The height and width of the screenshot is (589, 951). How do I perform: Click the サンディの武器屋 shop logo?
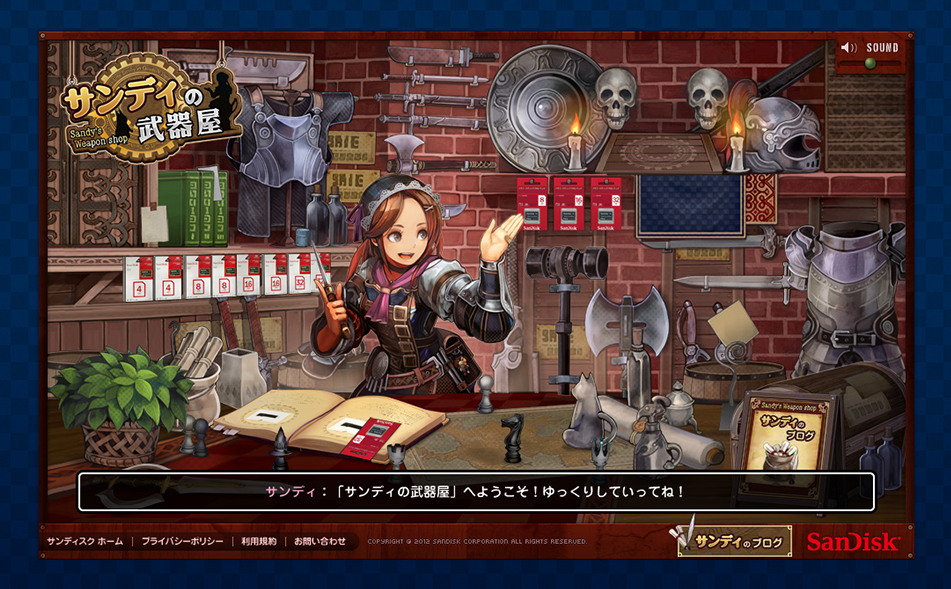pyautogui.click(x=150, y=108)
